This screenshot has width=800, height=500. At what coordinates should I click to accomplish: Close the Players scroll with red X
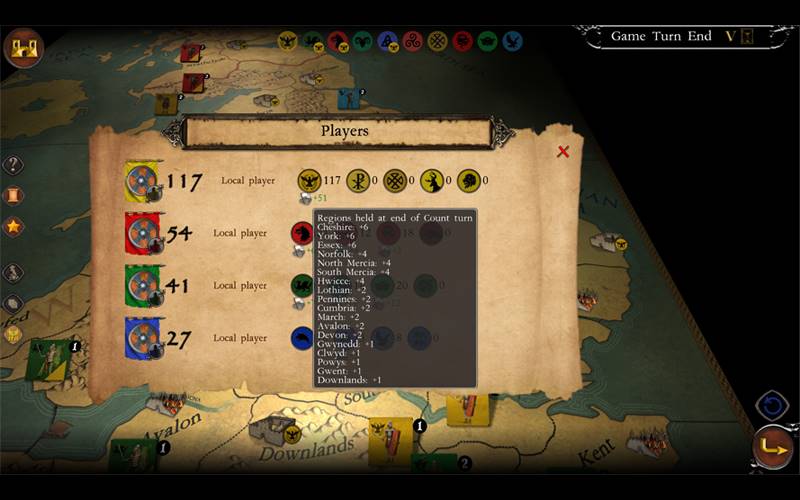click(x=563, y=152)
